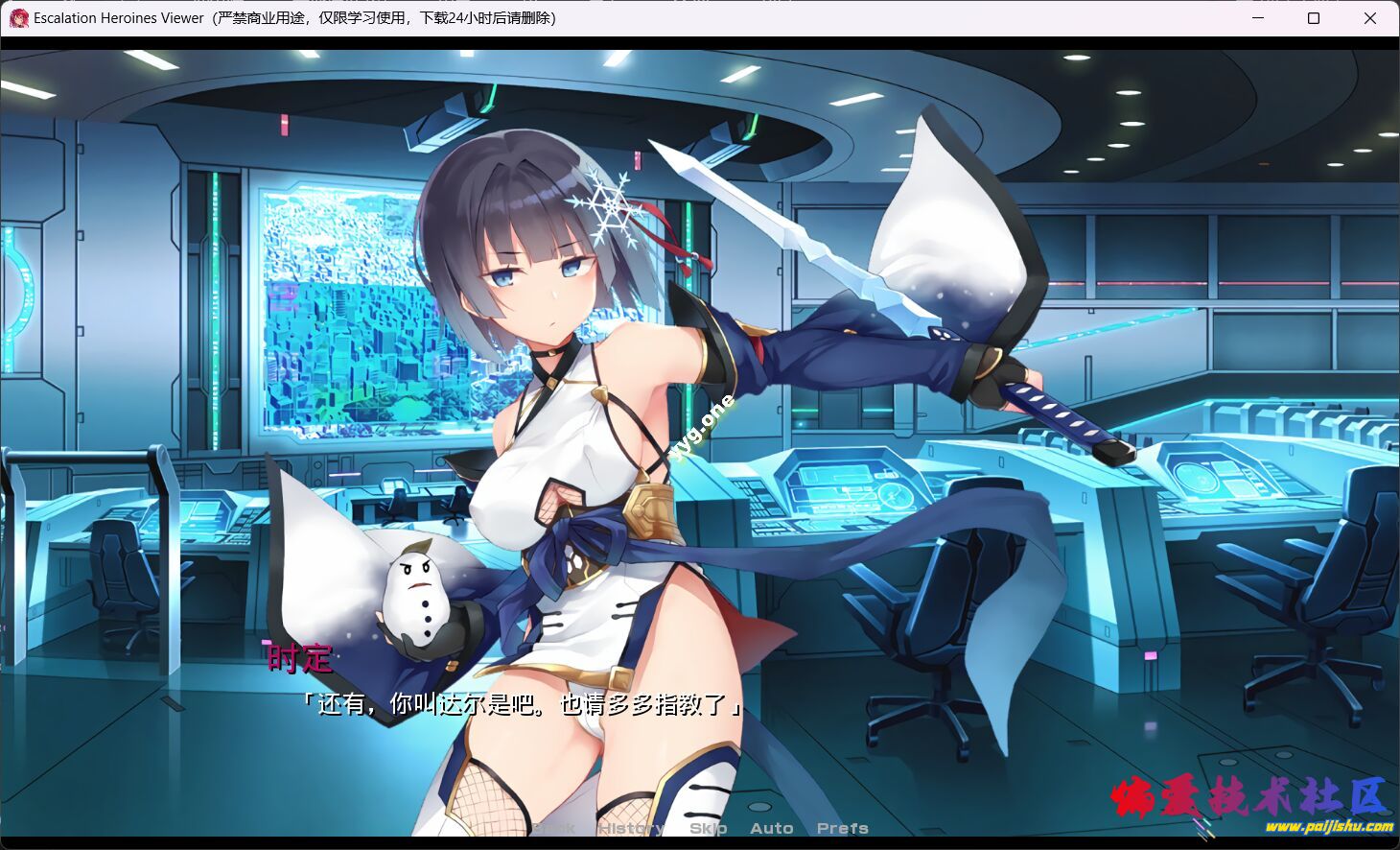Viewport: 1400px width, 850px height.
Task: Close the game window
Action: tap(1370, 18)
